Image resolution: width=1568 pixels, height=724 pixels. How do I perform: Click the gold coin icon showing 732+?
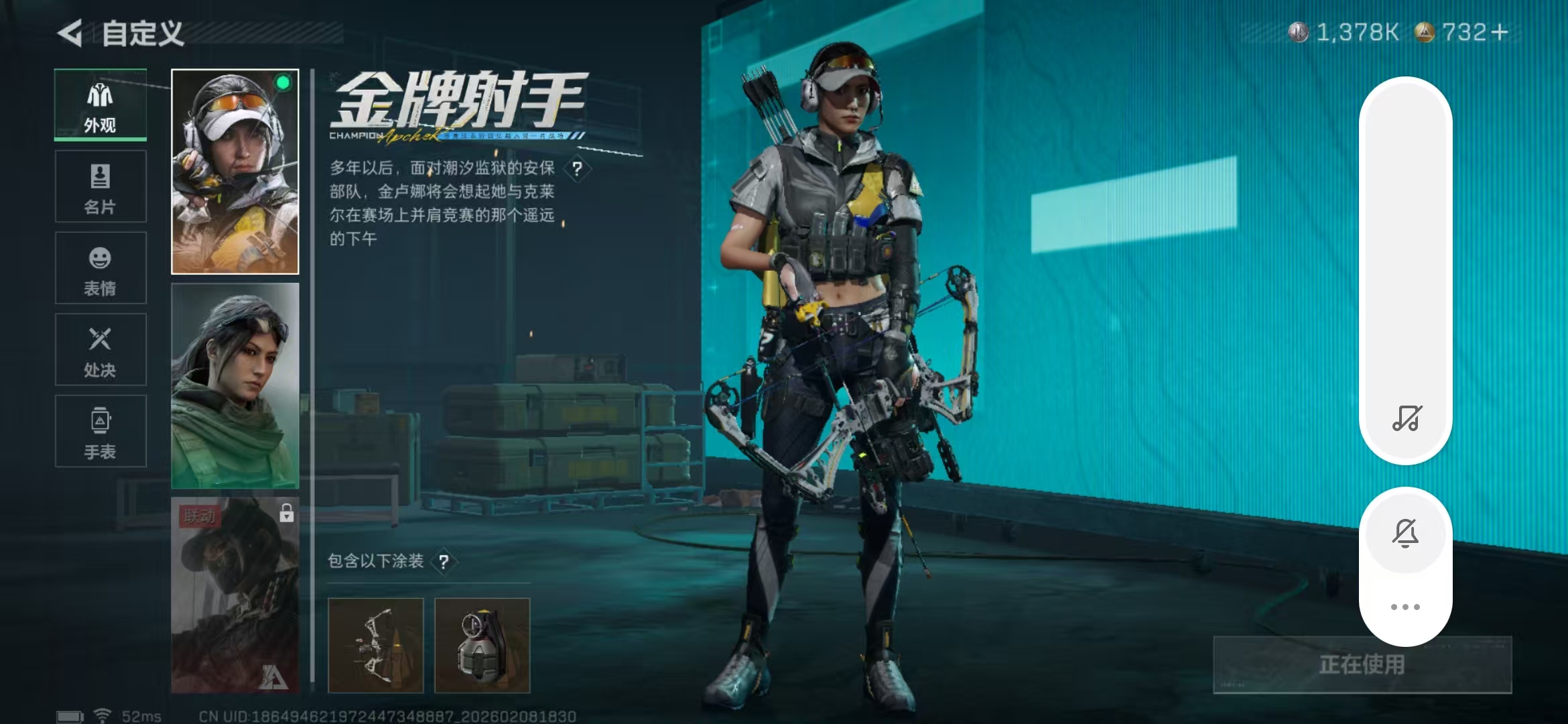tap(1425, 31)
